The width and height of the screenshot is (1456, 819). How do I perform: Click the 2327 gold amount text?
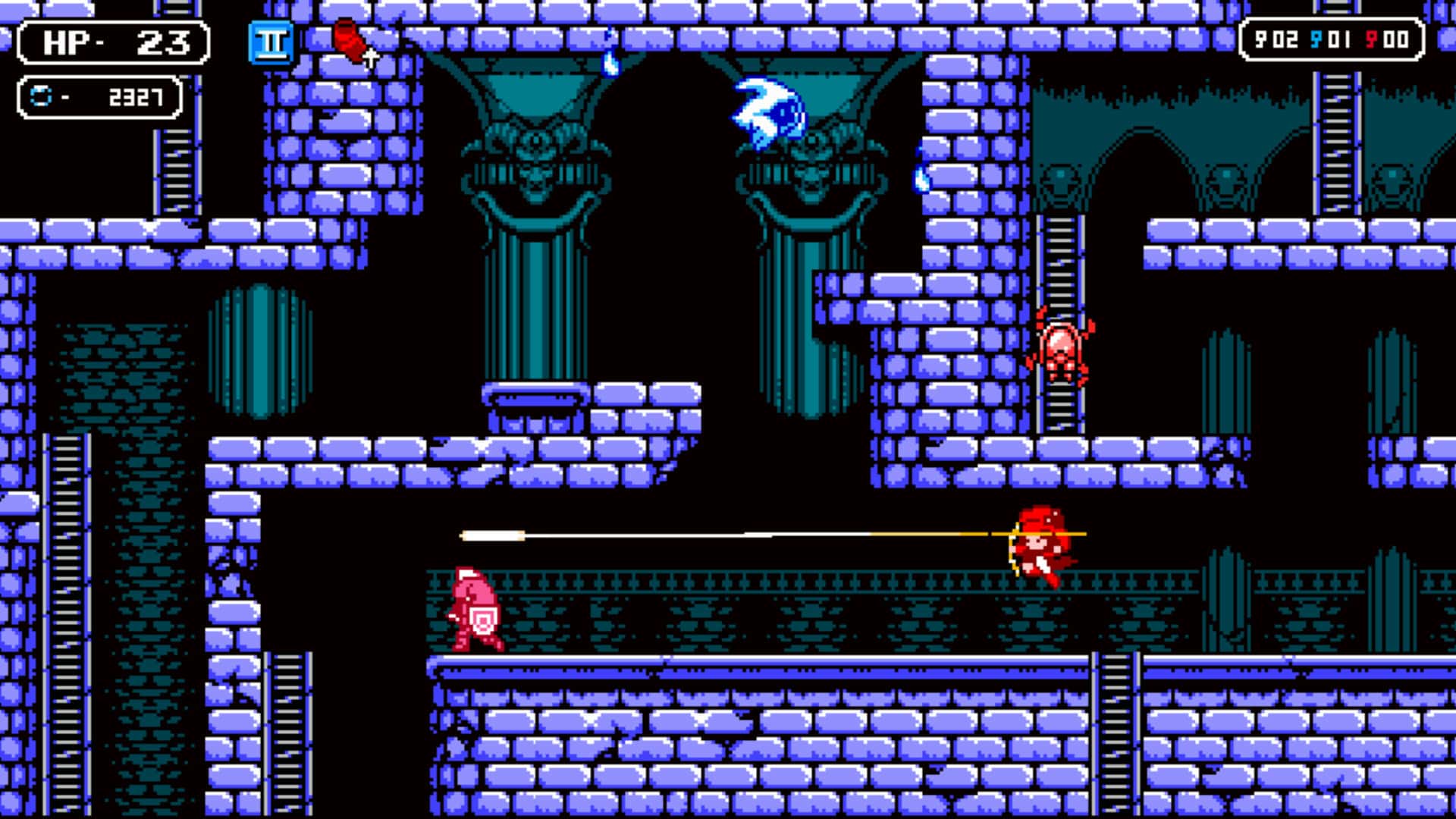pos(139,96)
